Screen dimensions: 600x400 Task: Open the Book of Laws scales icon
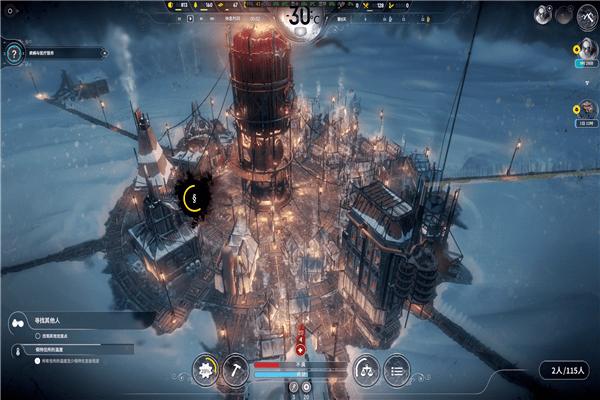(x=367, y=370)
